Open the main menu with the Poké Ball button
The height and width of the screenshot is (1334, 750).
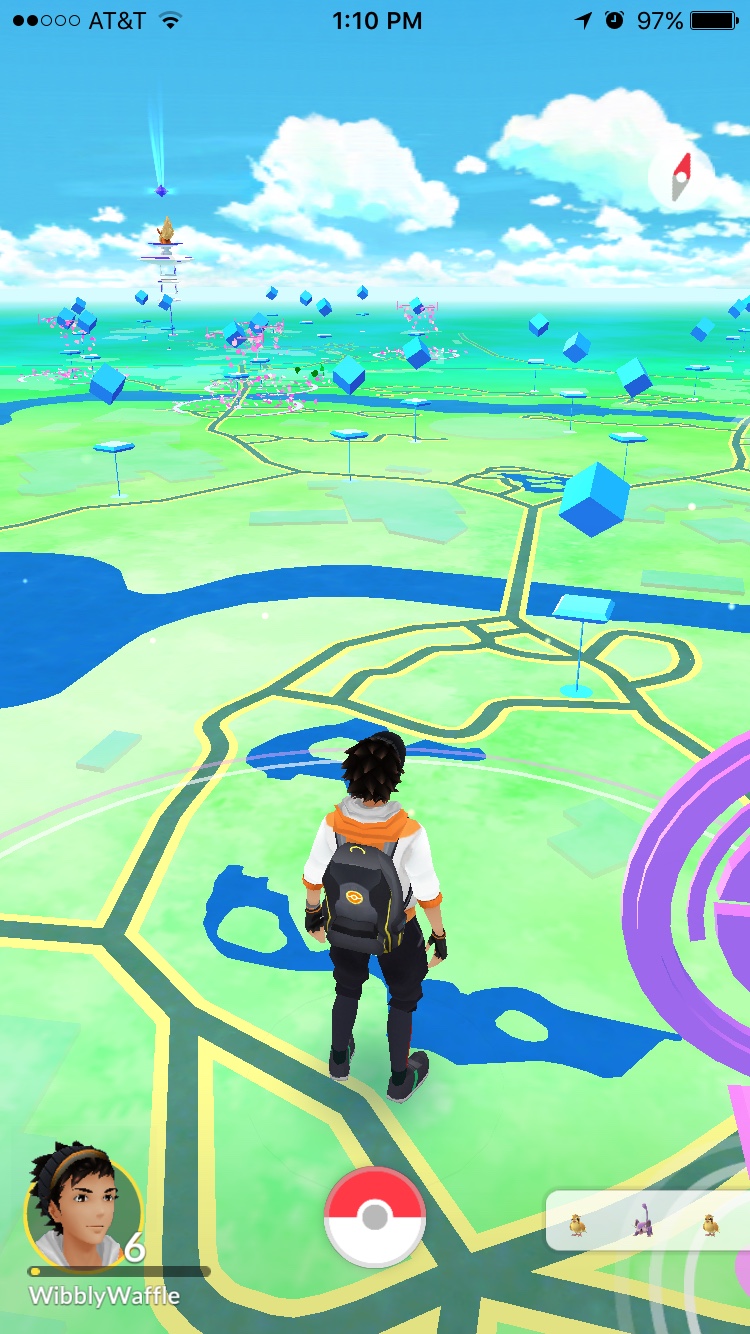(375, 1216)
